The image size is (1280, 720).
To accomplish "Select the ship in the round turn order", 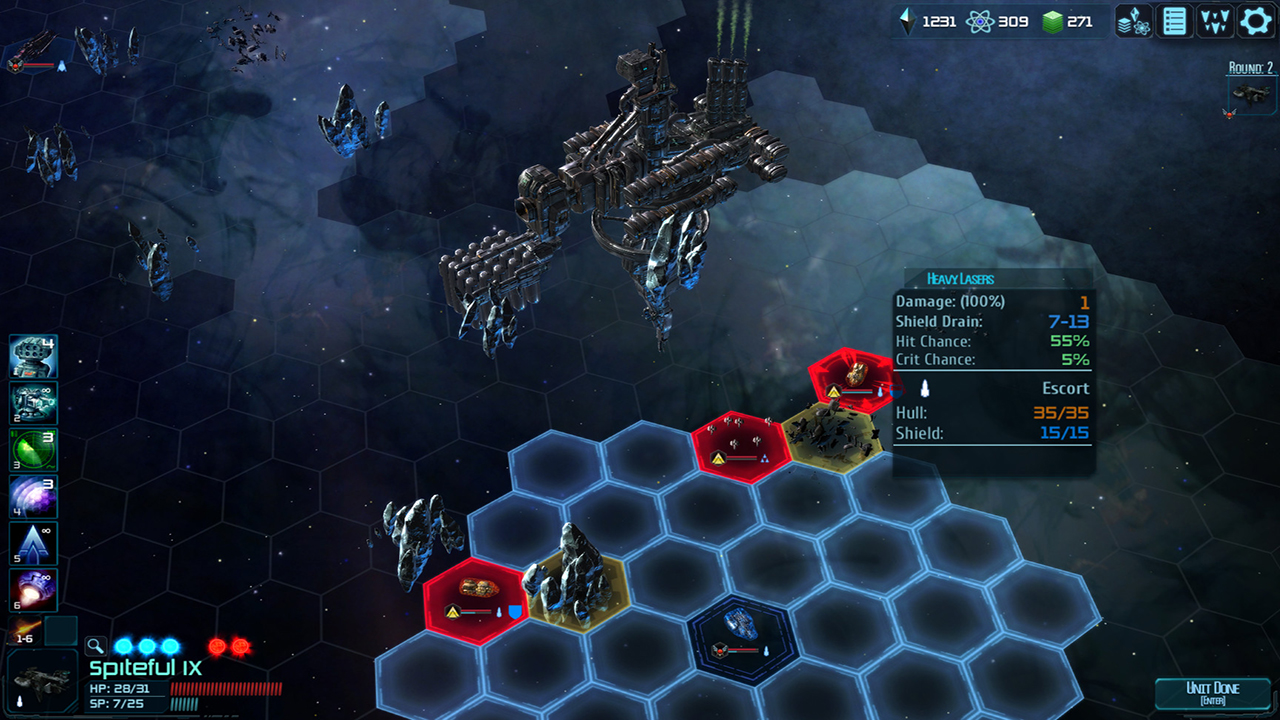I will (x=1252, y=95).
